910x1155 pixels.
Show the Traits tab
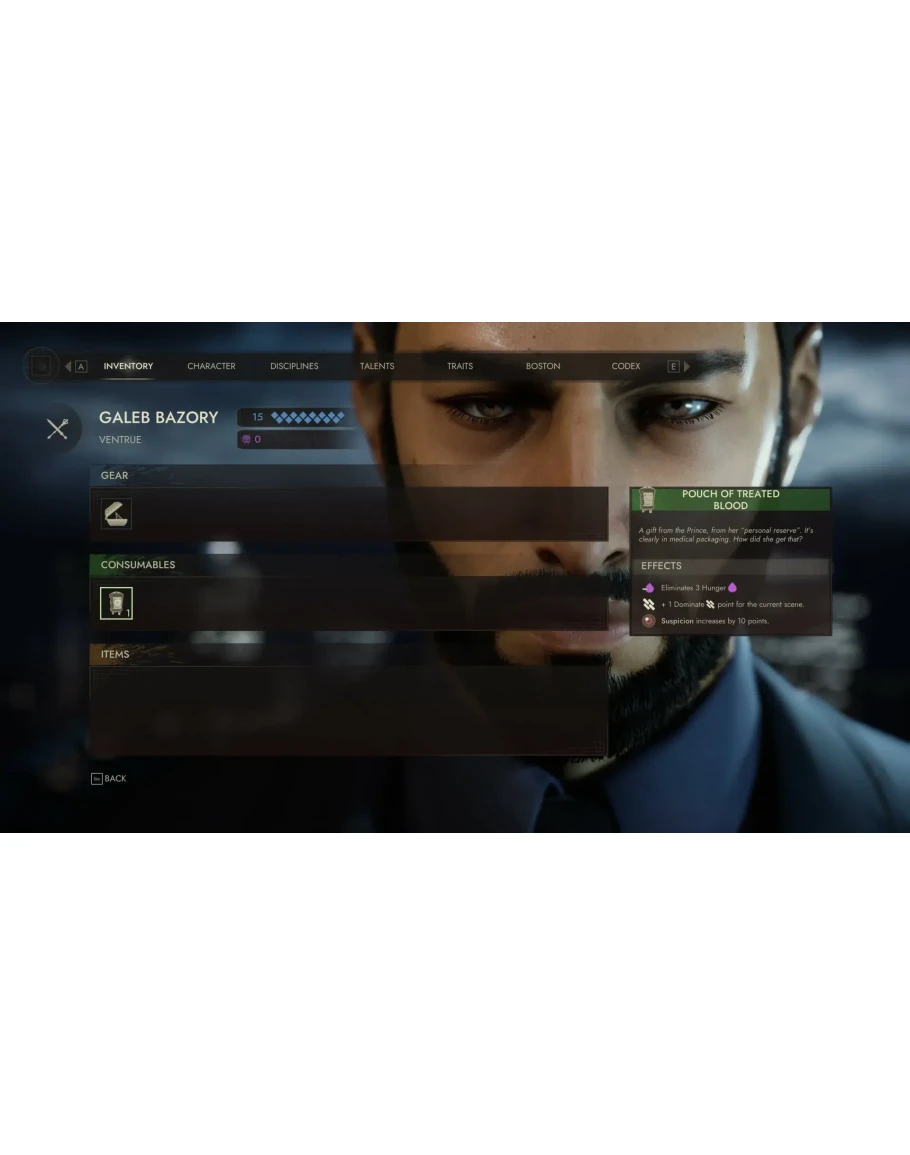click(x=460, y=366)
